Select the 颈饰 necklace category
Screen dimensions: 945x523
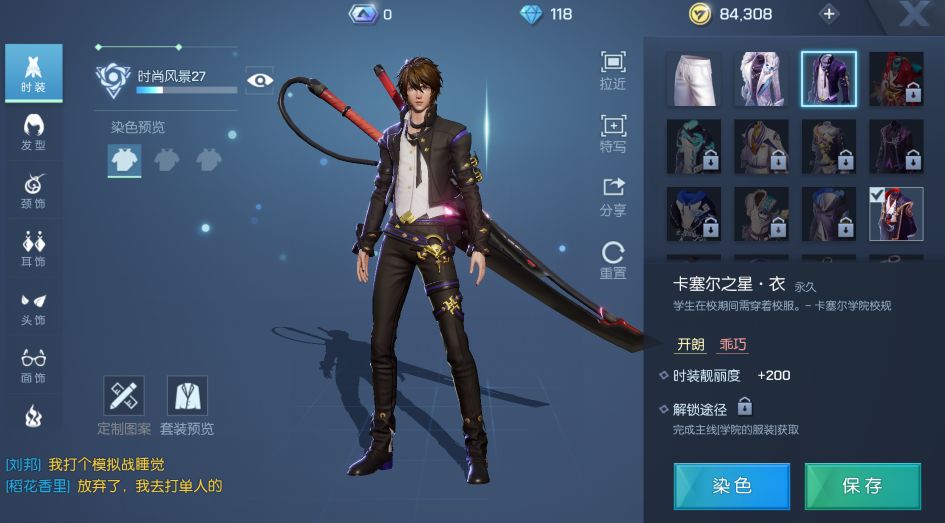click(33, 190)
